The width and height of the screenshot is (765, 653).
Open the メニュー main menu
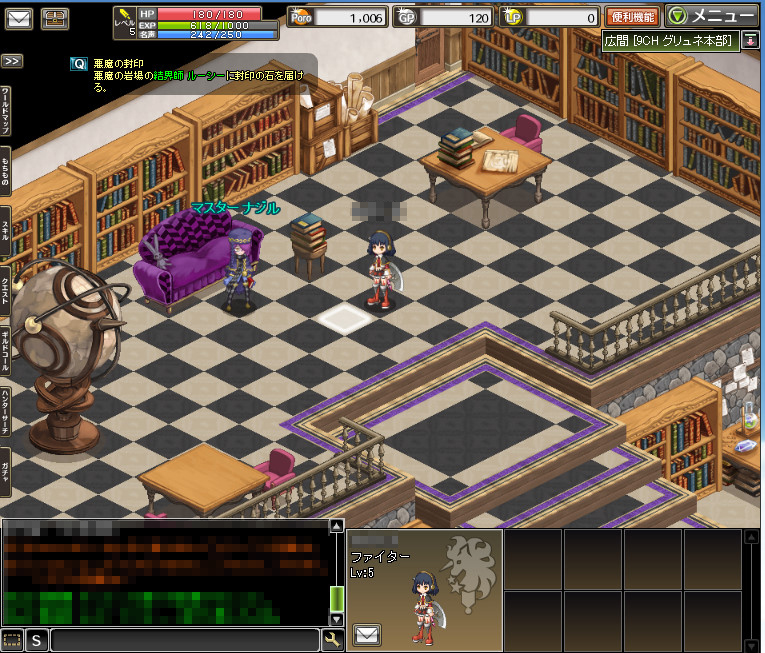pyautogui.click(x=711, y=16)
